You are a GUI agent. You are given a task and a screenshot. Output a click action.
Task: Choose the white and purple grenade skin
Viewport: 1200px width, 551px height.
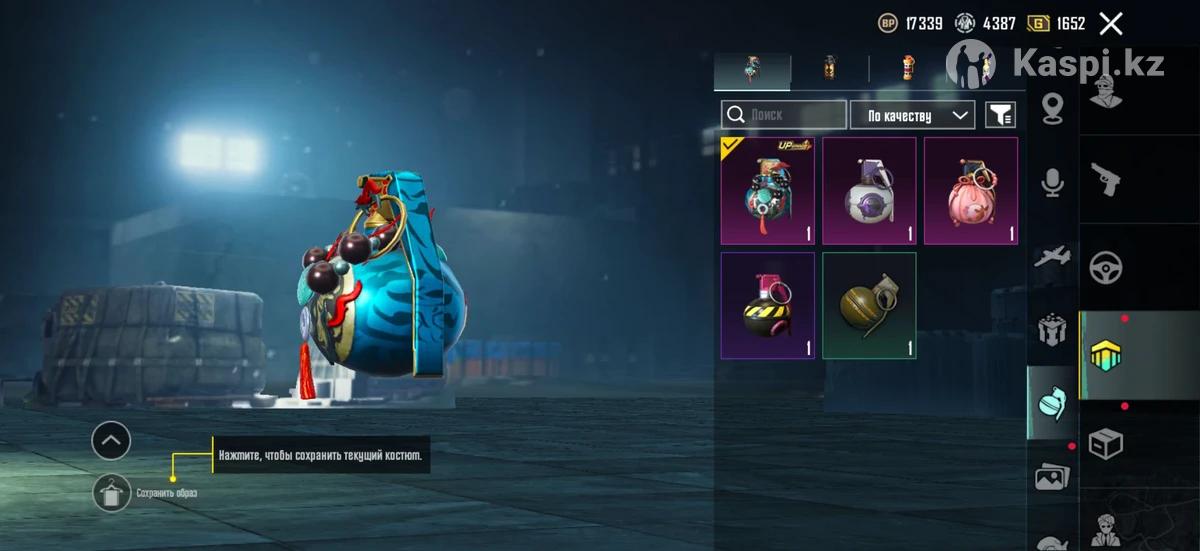click(869, 191)
